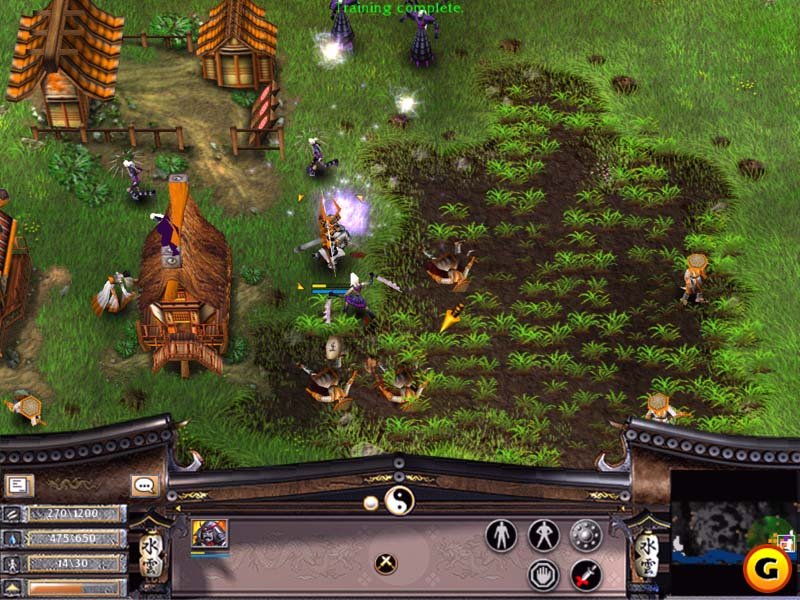
Task: Click the small white orb beside yin-yang
Action: [371, 502]
